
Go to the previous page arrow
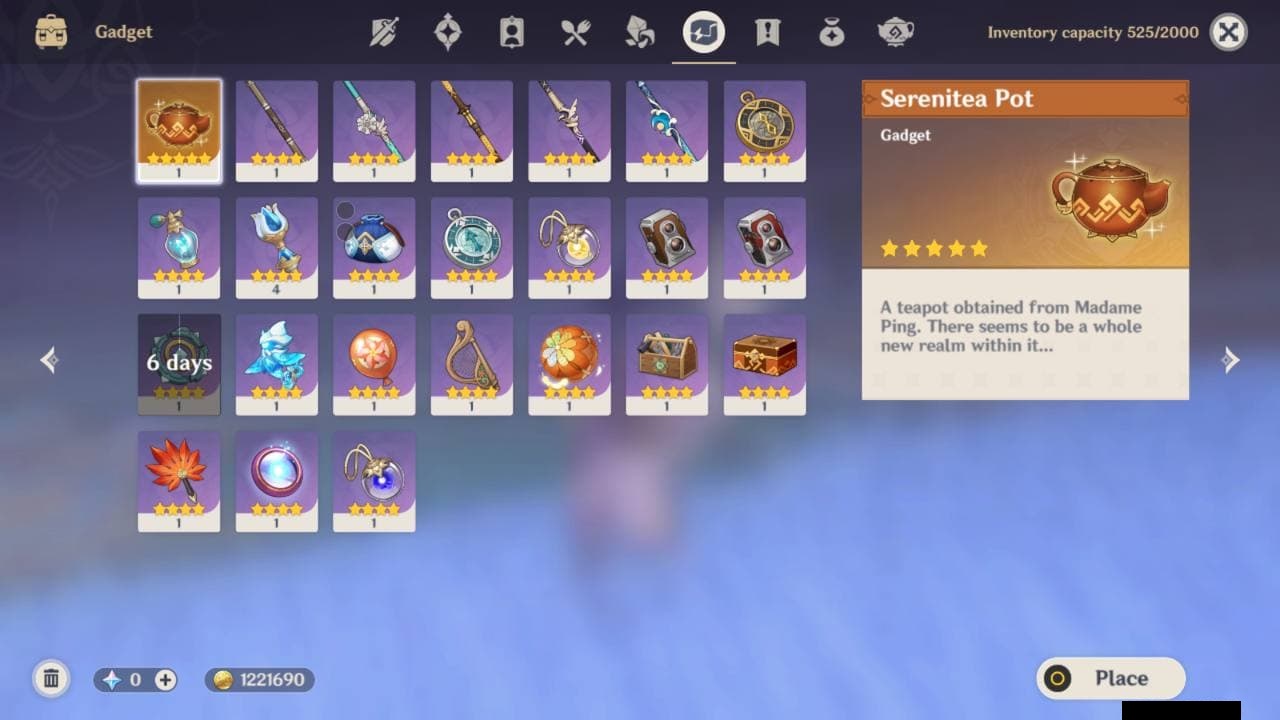(x=49, y=360)
